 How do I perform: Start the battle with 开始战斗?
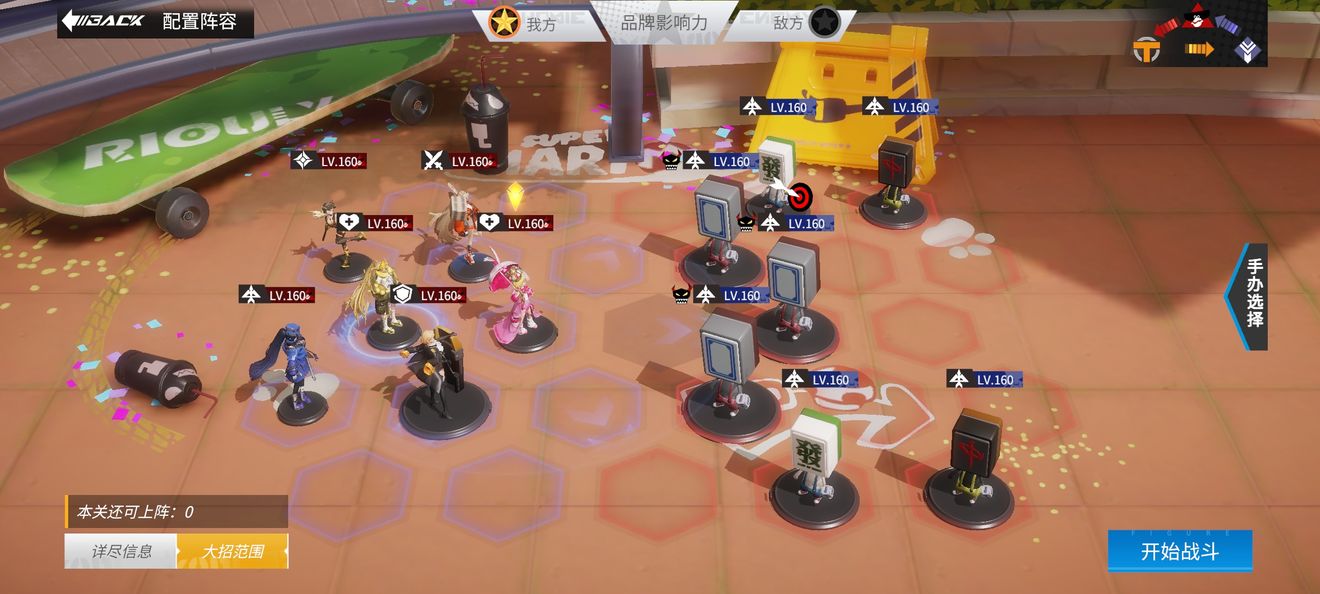pos(1179,551)
